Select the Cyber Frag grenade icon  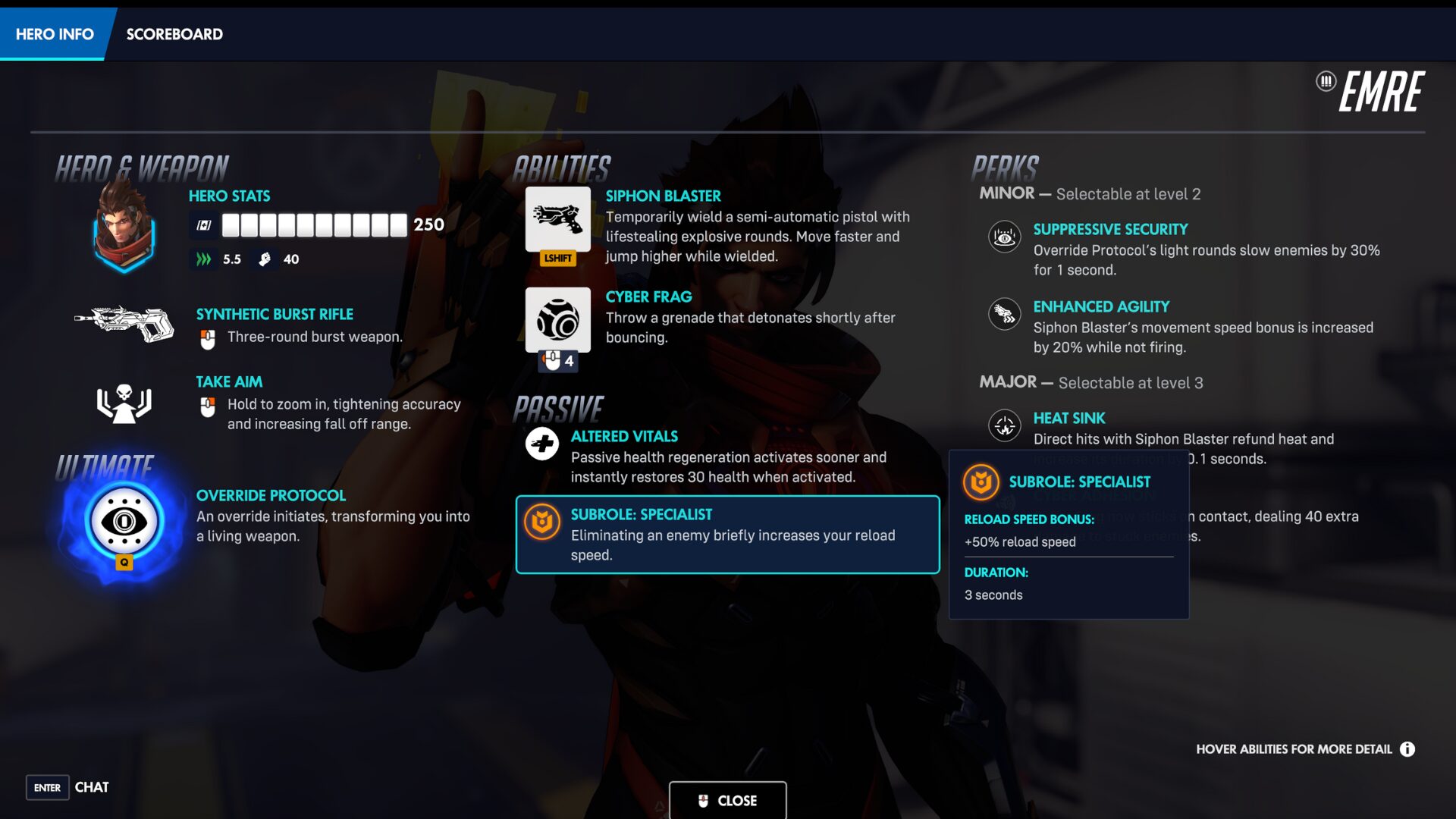tap(558, 320)
